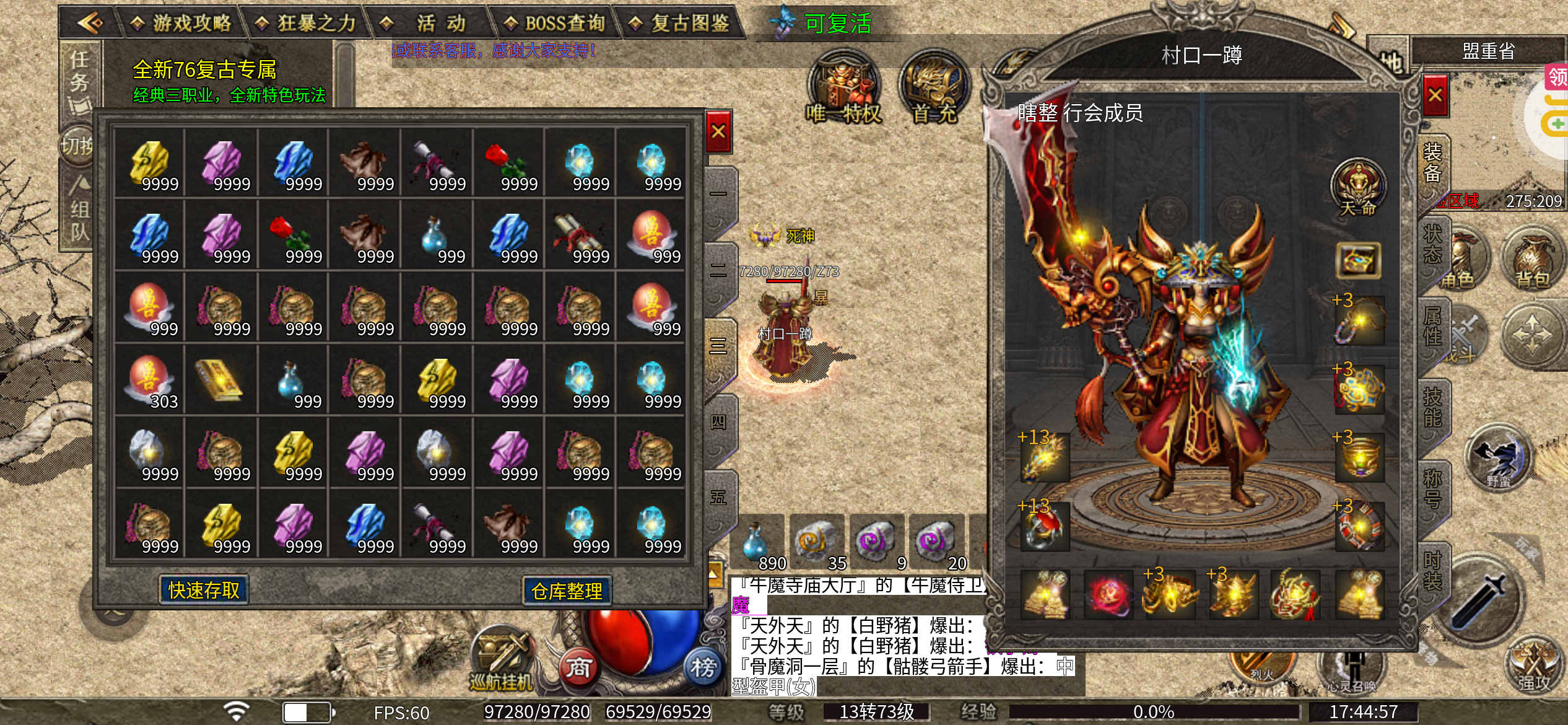The image size is (1568, 725).
Task: Switch to warehouse page 四
Action: tap(718, 423)
